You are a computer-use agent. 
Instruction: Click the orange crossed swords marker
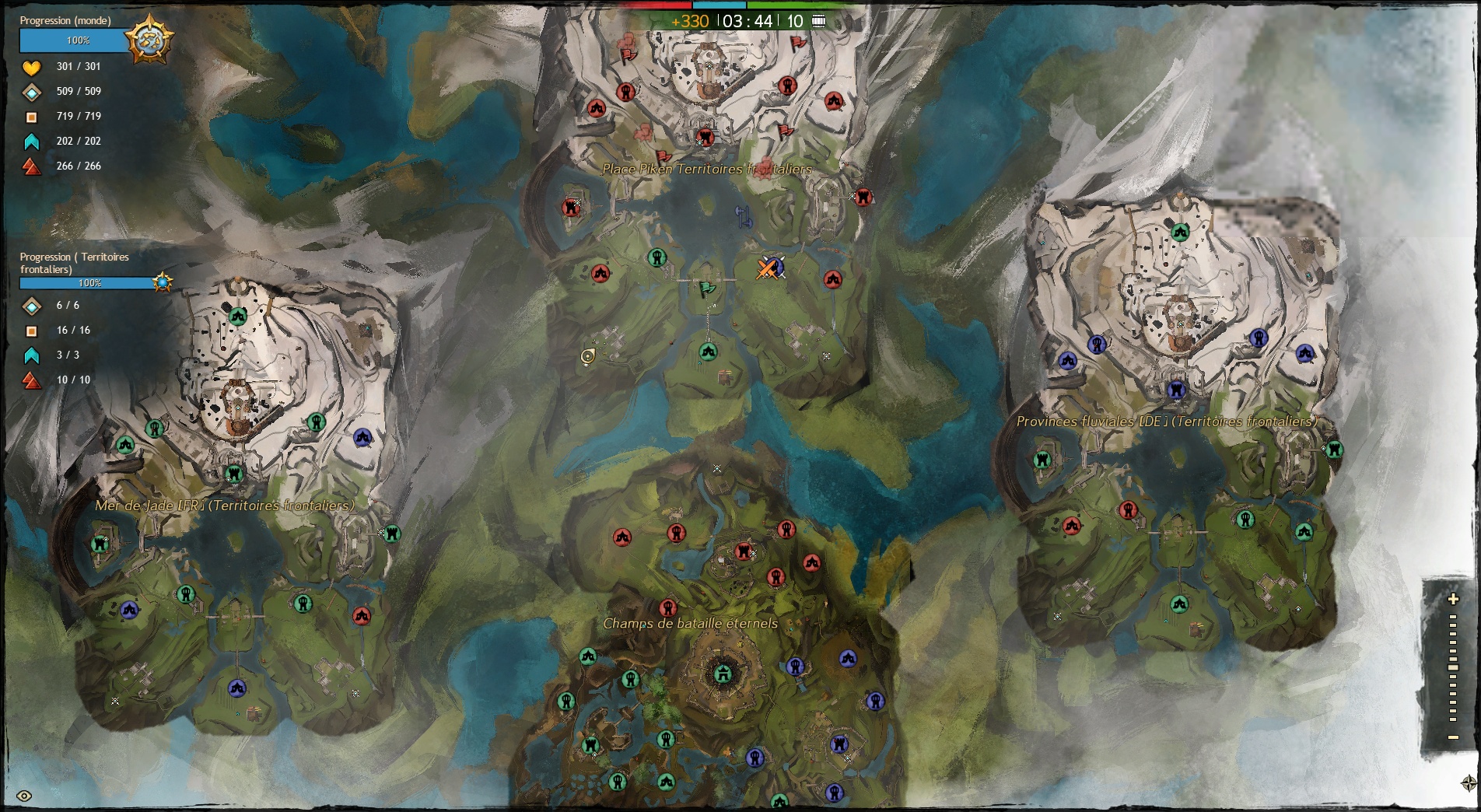768,269
